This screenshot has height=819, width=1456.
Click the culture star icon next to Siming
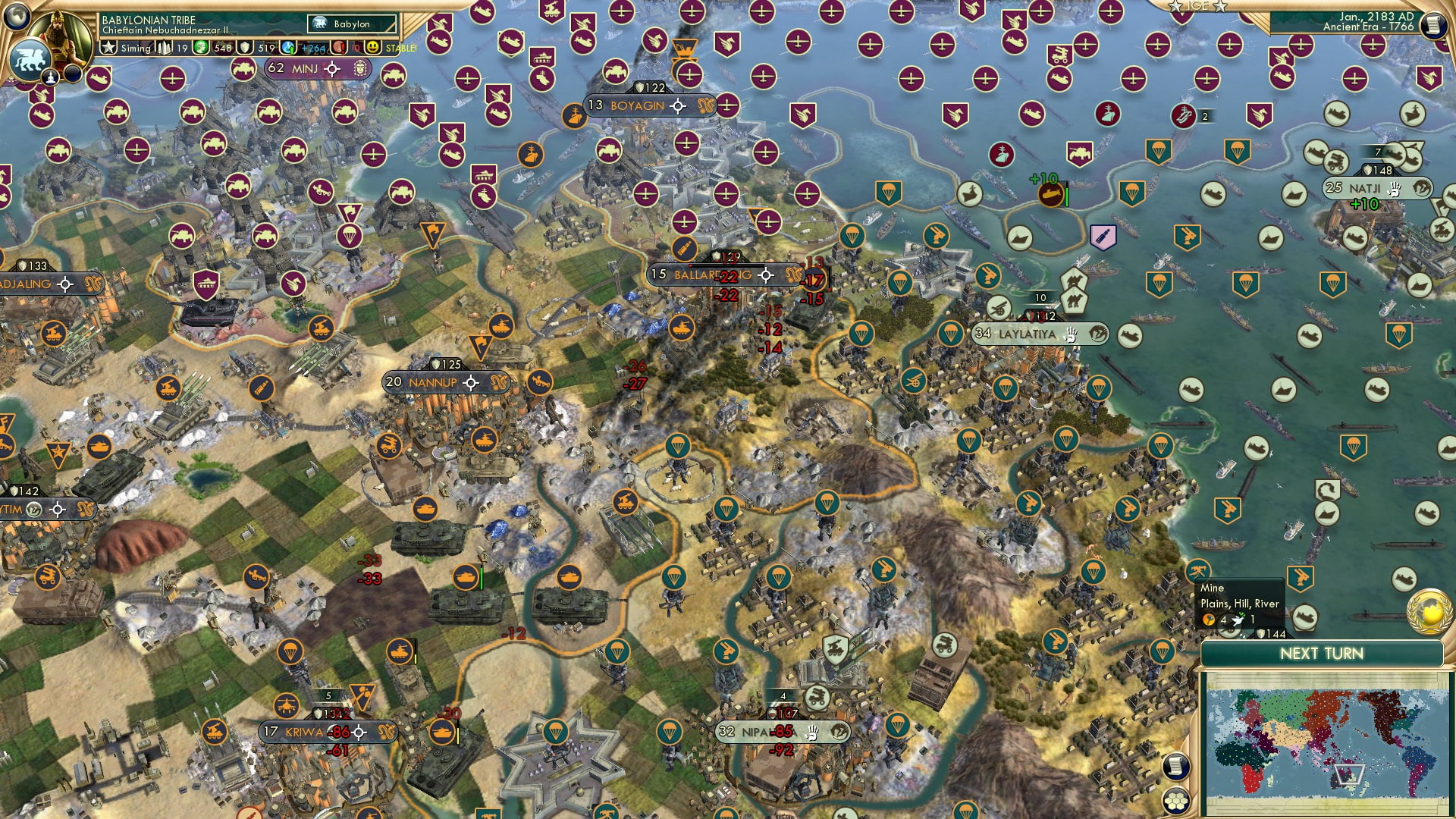[108, 47]
